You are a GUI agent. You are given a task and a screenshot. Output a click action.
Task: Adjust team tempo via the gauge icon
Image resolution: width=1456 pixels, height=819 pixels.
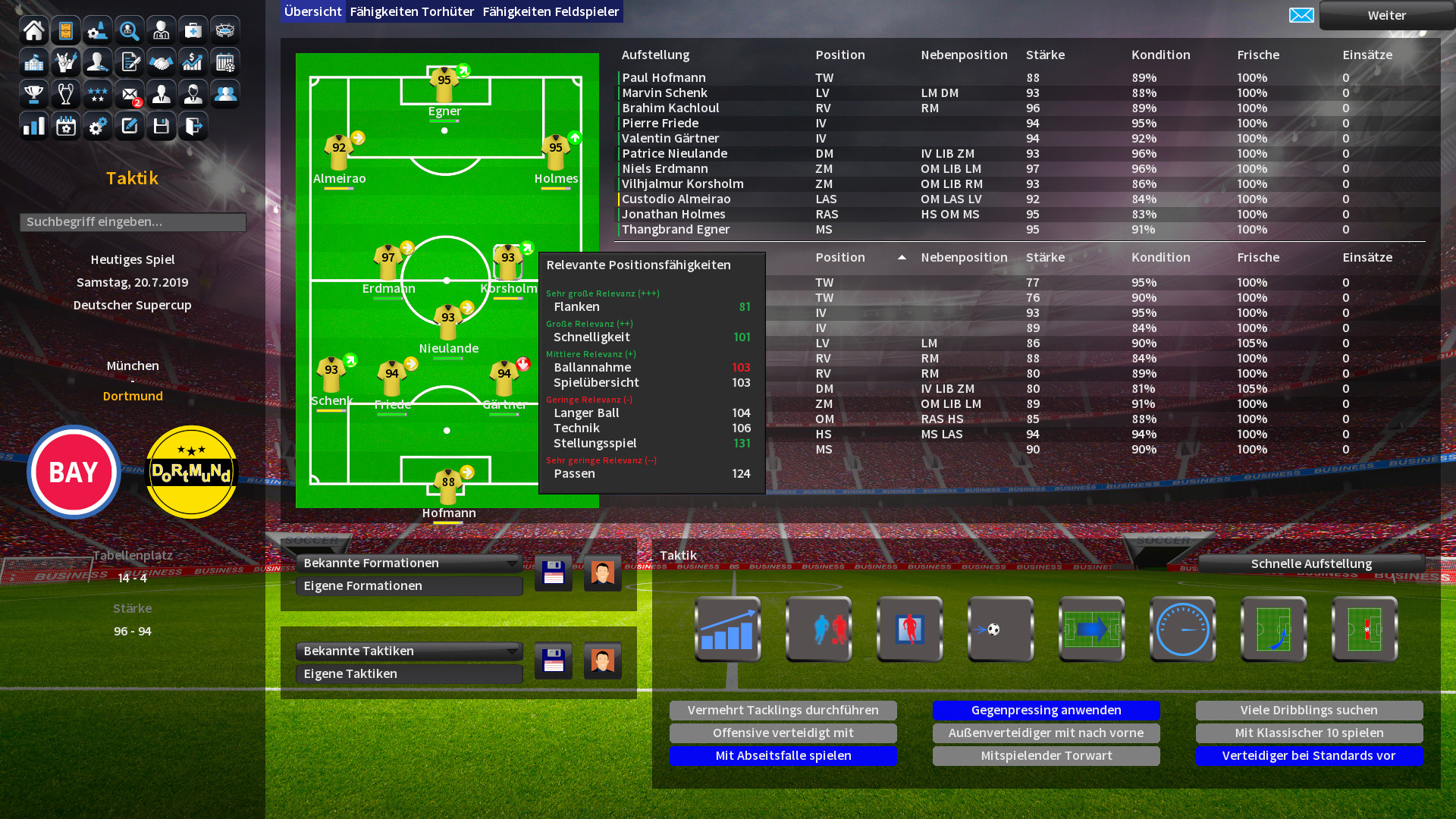[x=1183, y=629]
